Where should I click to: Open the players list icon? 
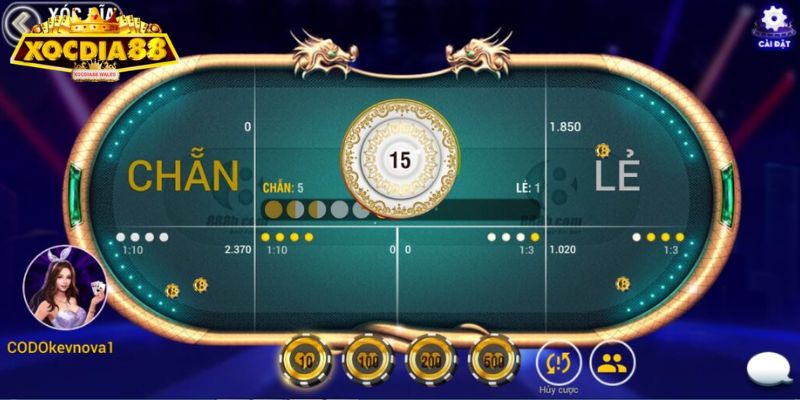coord(609,360)
